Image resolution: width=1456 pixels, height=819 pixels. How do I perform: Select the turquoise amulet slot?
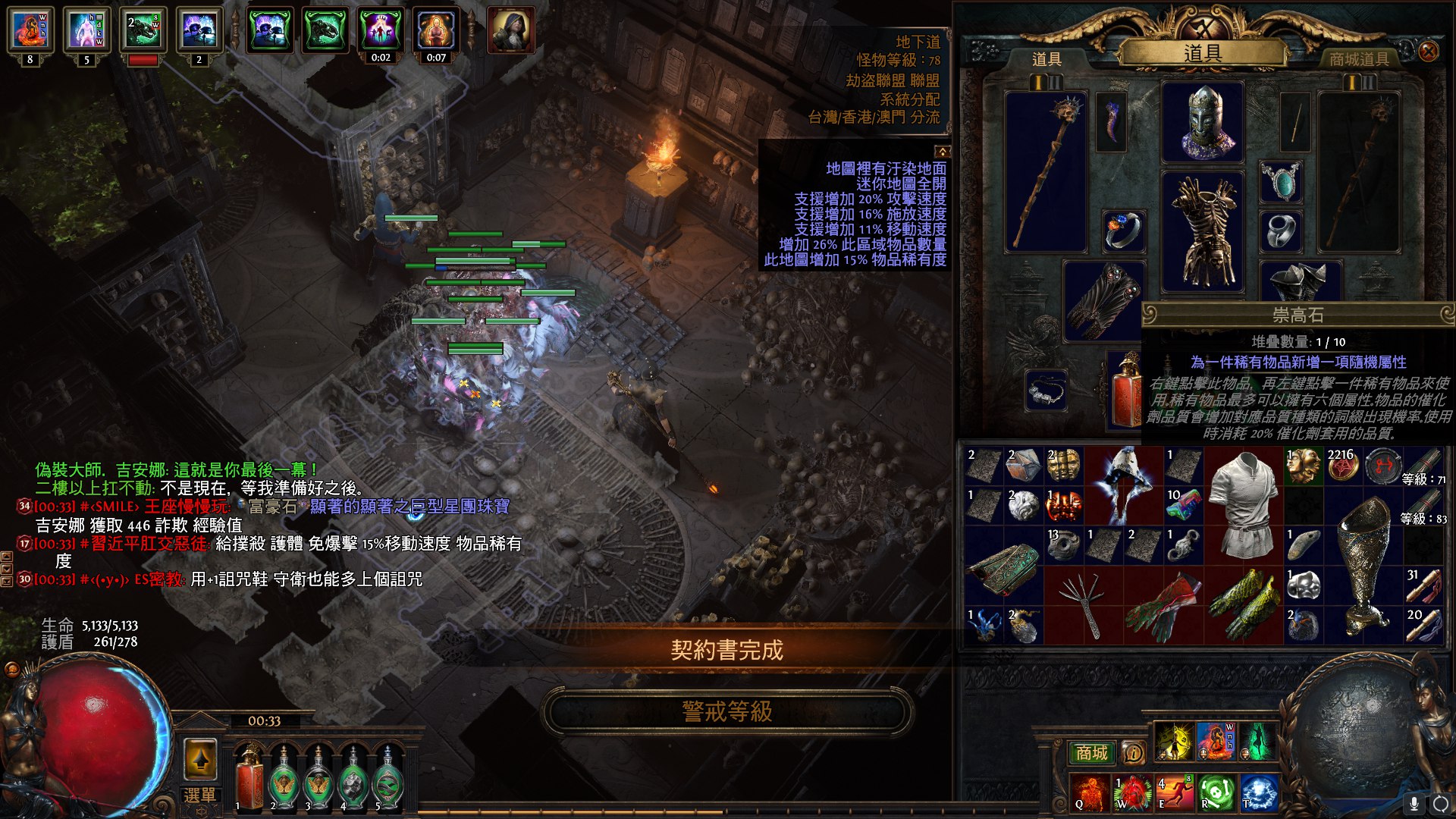pyautogui.click(x=1281, y=182)
